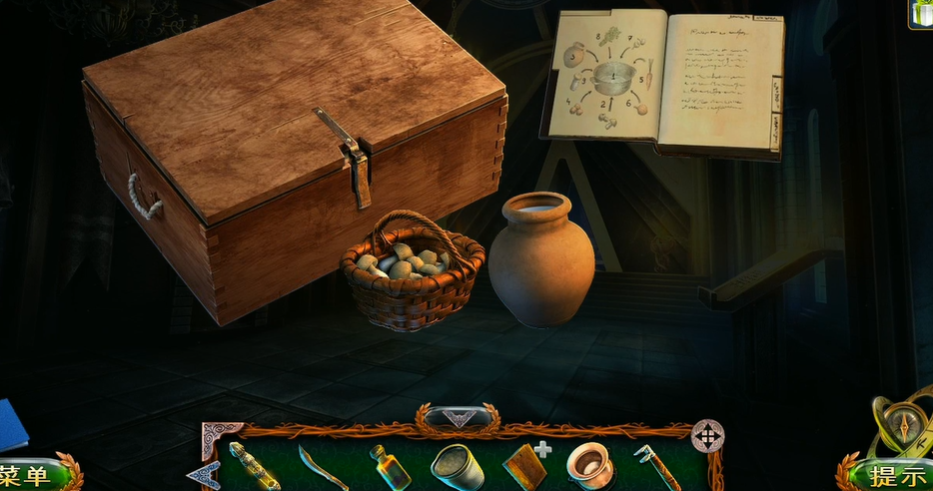Open the 菜单 menu button
Viewport: 933px width, 491px height.
click(28, 475)
